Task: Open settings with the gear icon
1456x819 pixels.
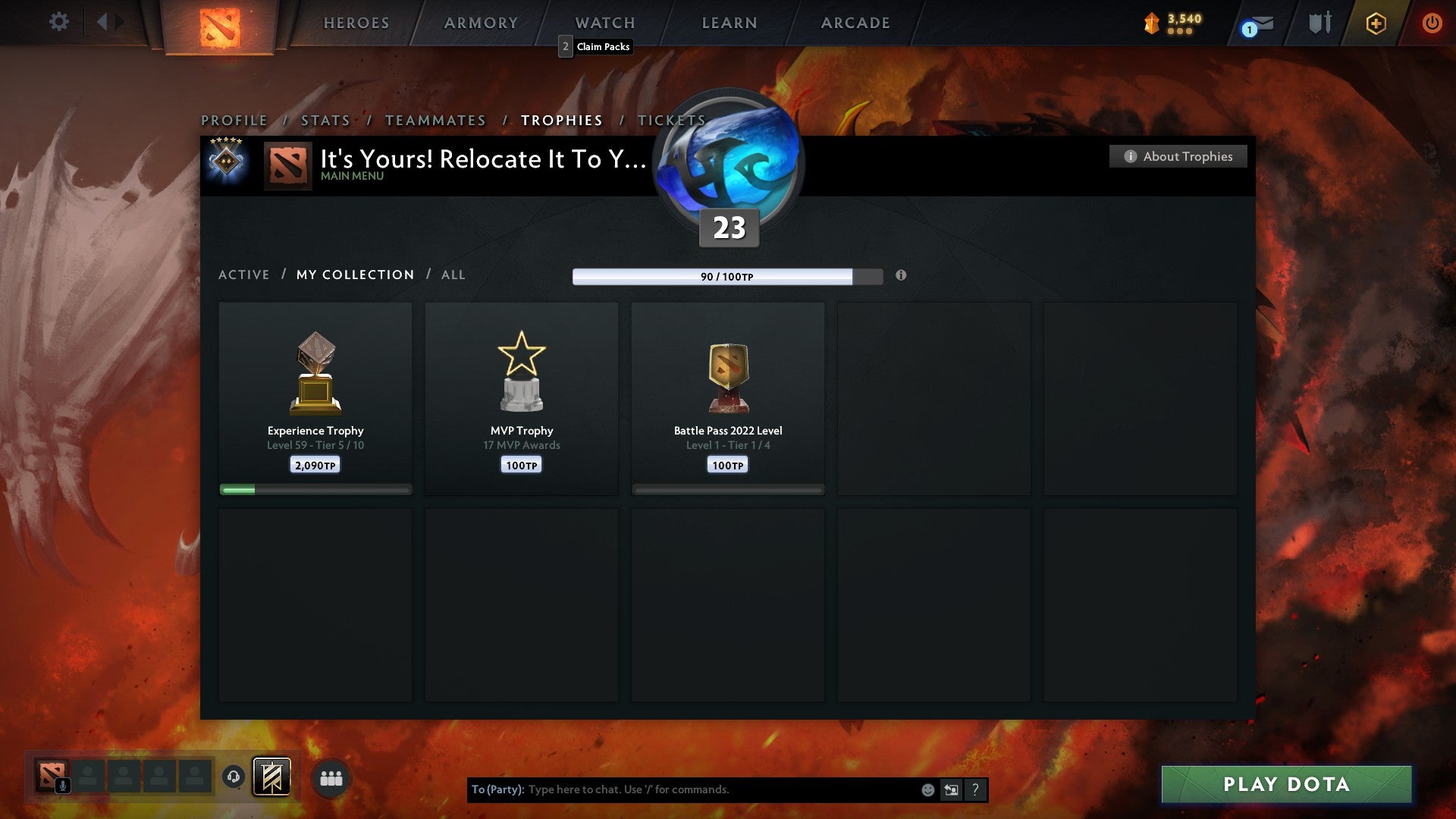Action: point(58,21)
